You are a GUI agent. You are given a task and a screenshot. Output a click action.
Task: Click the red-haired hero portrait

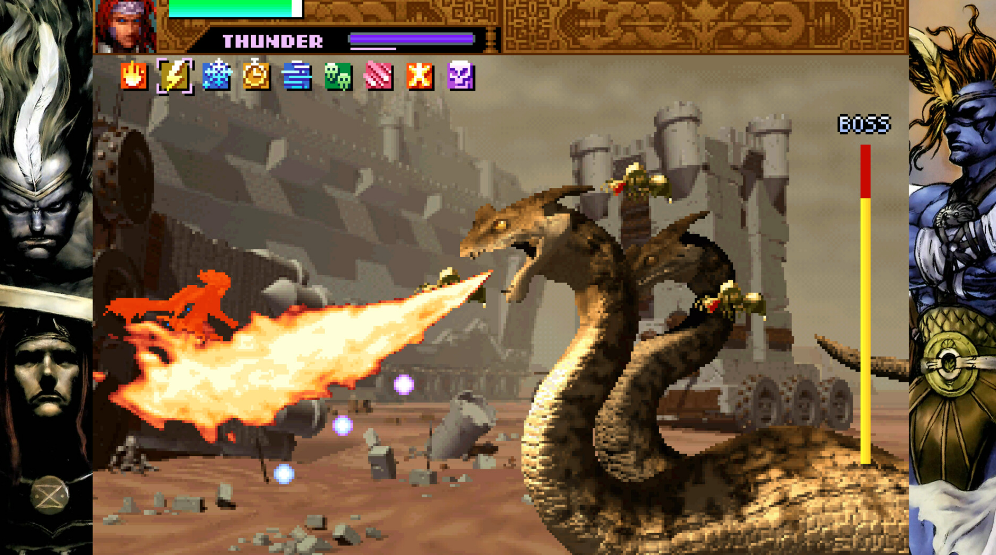(126, 25)
